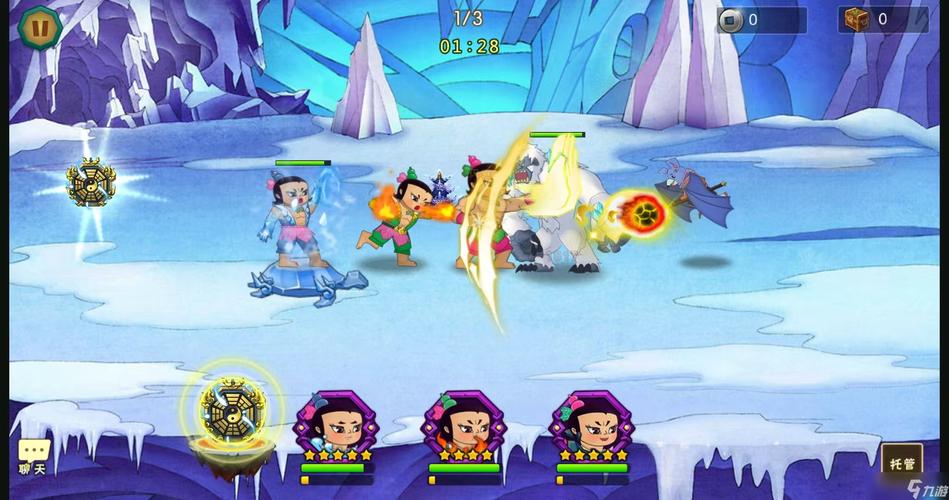Open the chat (聊天) speech bubble

click(x=33, y=453)
